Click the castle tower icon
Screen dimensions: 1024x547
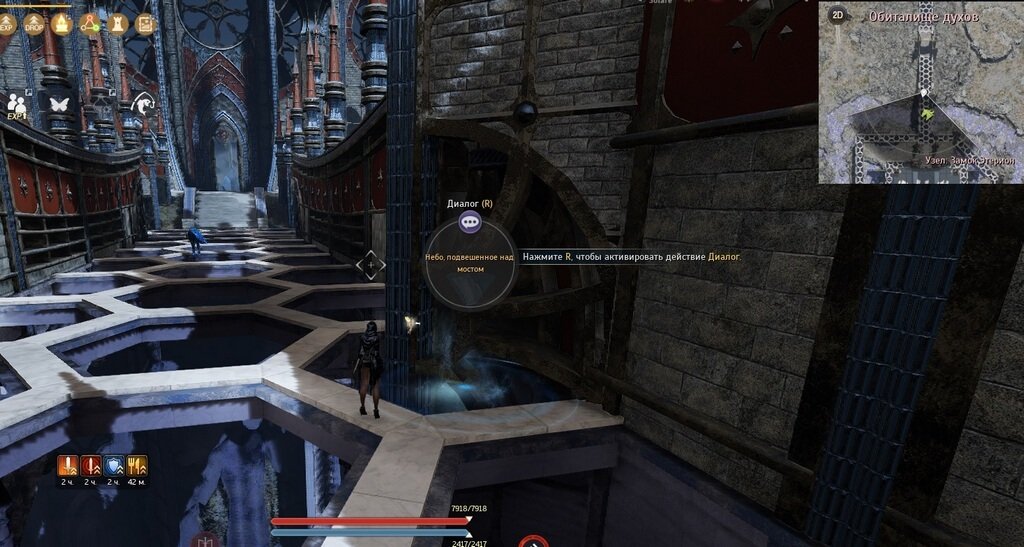pos(117,23)
